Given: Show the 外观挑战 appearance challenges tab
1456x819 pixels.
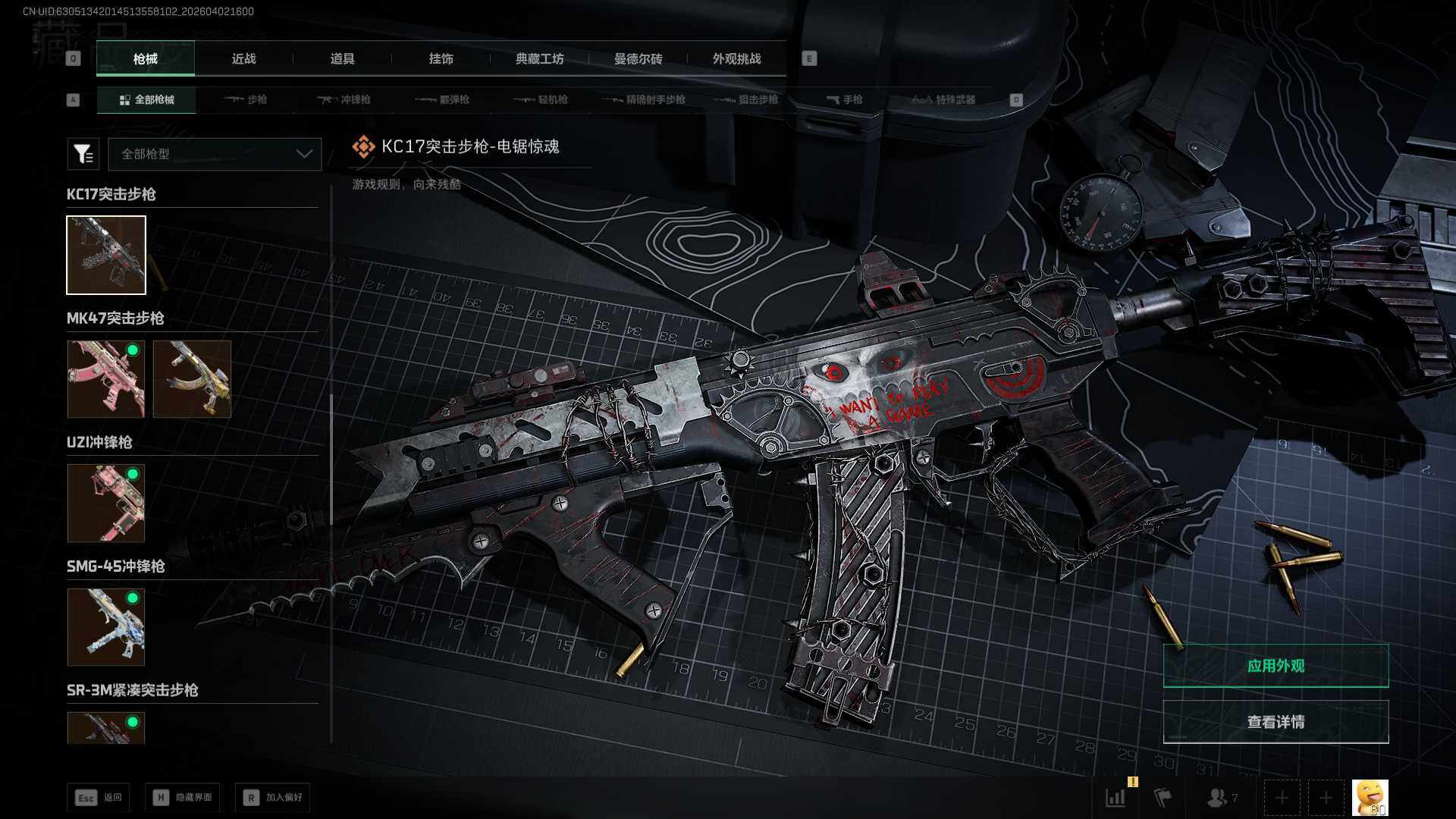Looking at the screenshot, I should click(x=736, y=58).
